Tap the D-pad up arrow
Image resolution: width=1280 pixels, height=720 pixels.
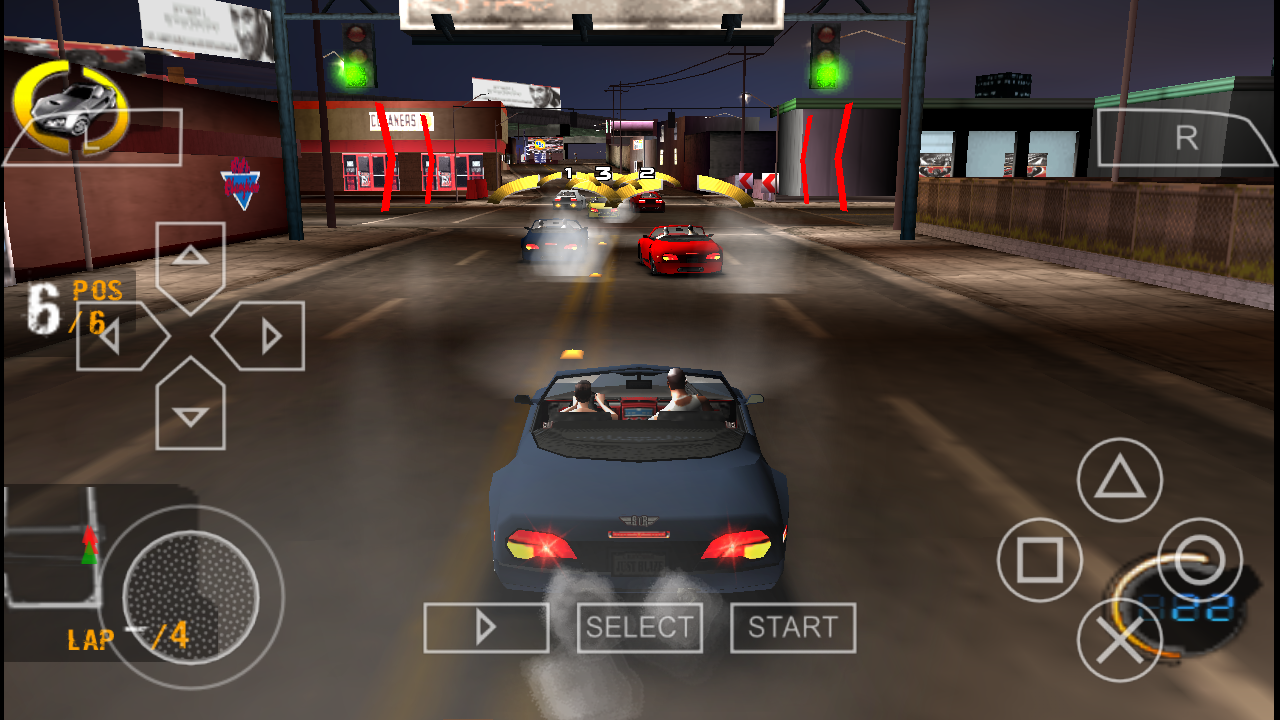(x=190, y=262)
